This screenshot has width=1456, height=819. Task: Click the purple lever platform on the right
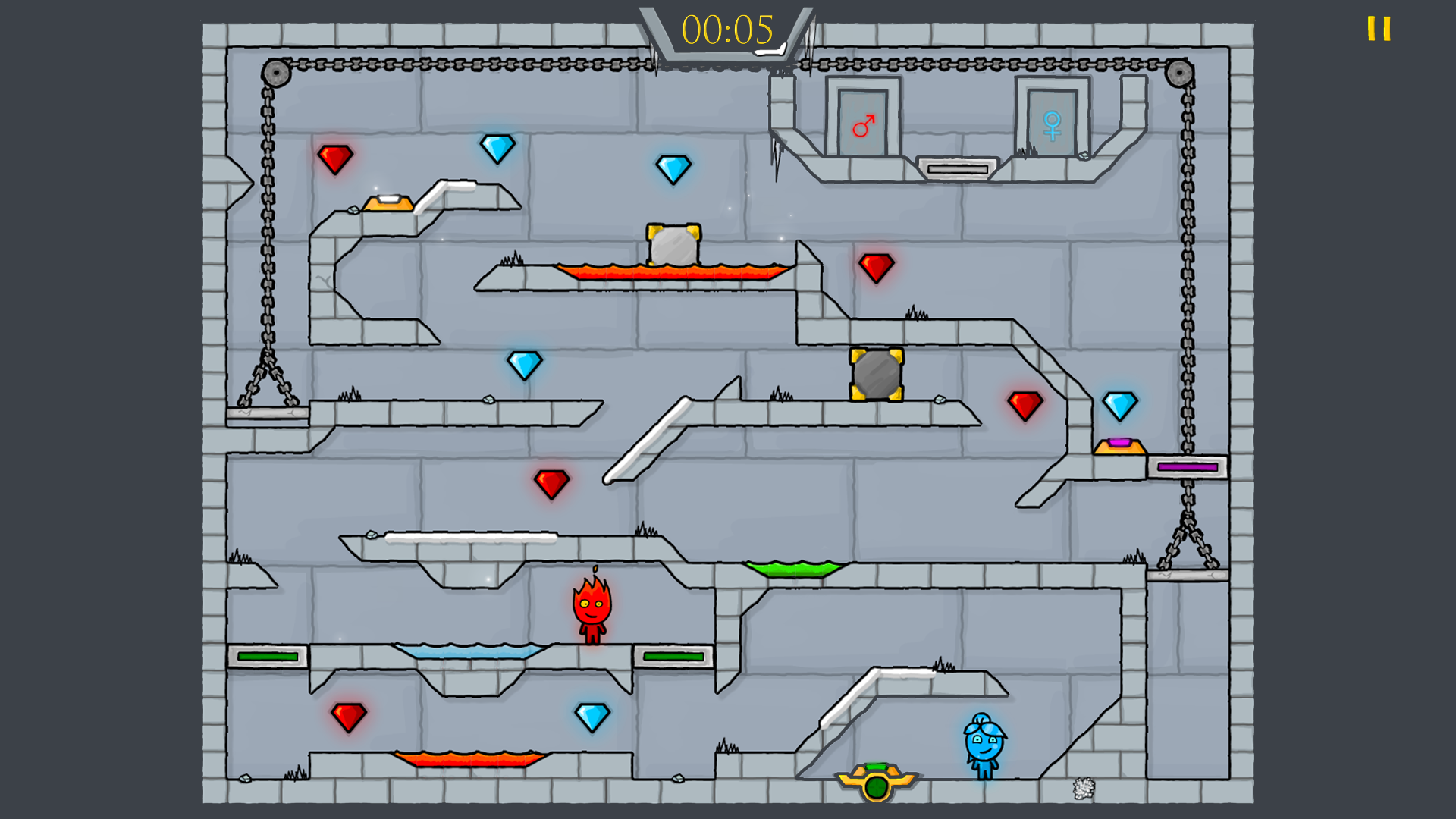coord(1188,467)
